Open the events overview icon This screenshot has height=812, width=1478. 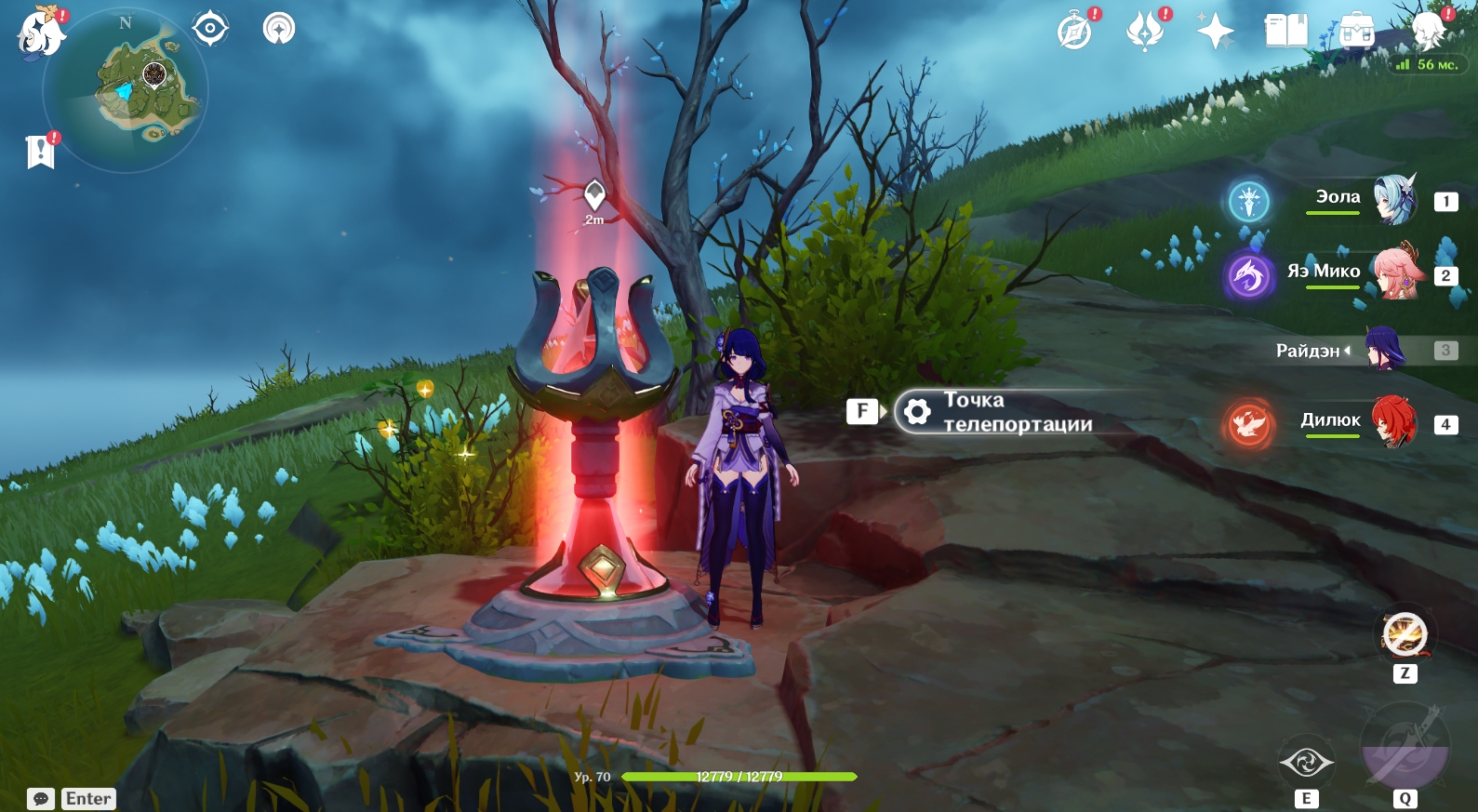click(x=1146, y=32)
